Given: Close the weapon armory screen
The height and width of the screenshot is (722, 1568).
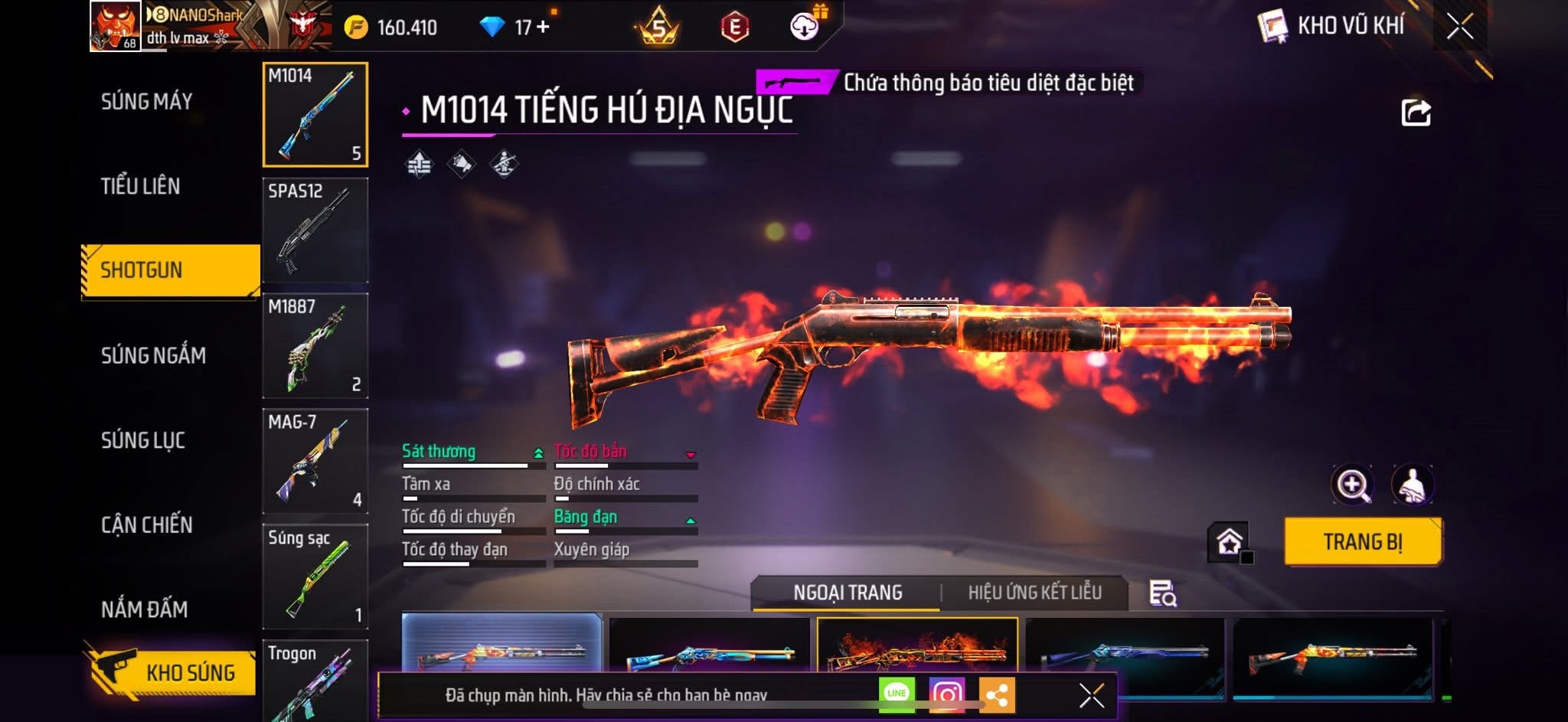Looking at the screenshot, I should [1459, 27].
